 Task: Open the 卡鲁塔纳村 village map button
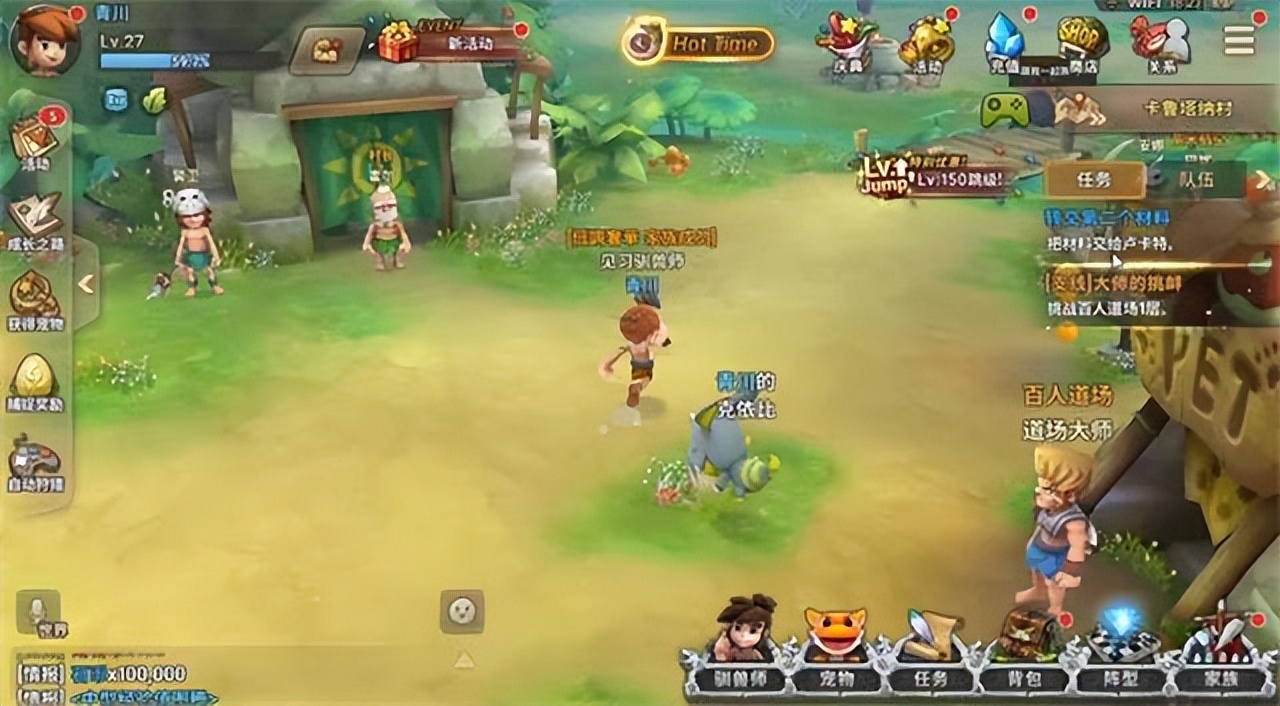point(1150,109)
